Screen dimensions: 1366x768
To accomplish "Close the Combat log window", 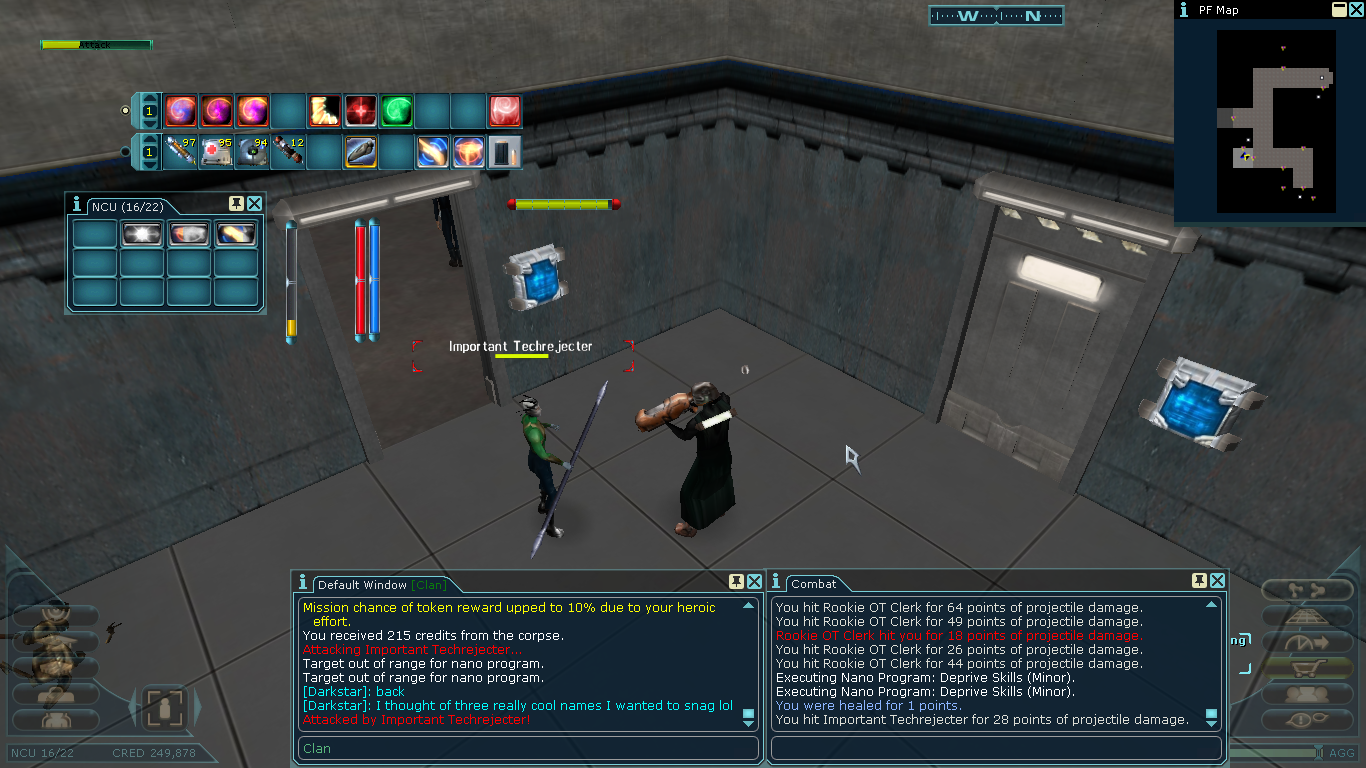I will click(1218, 581).
